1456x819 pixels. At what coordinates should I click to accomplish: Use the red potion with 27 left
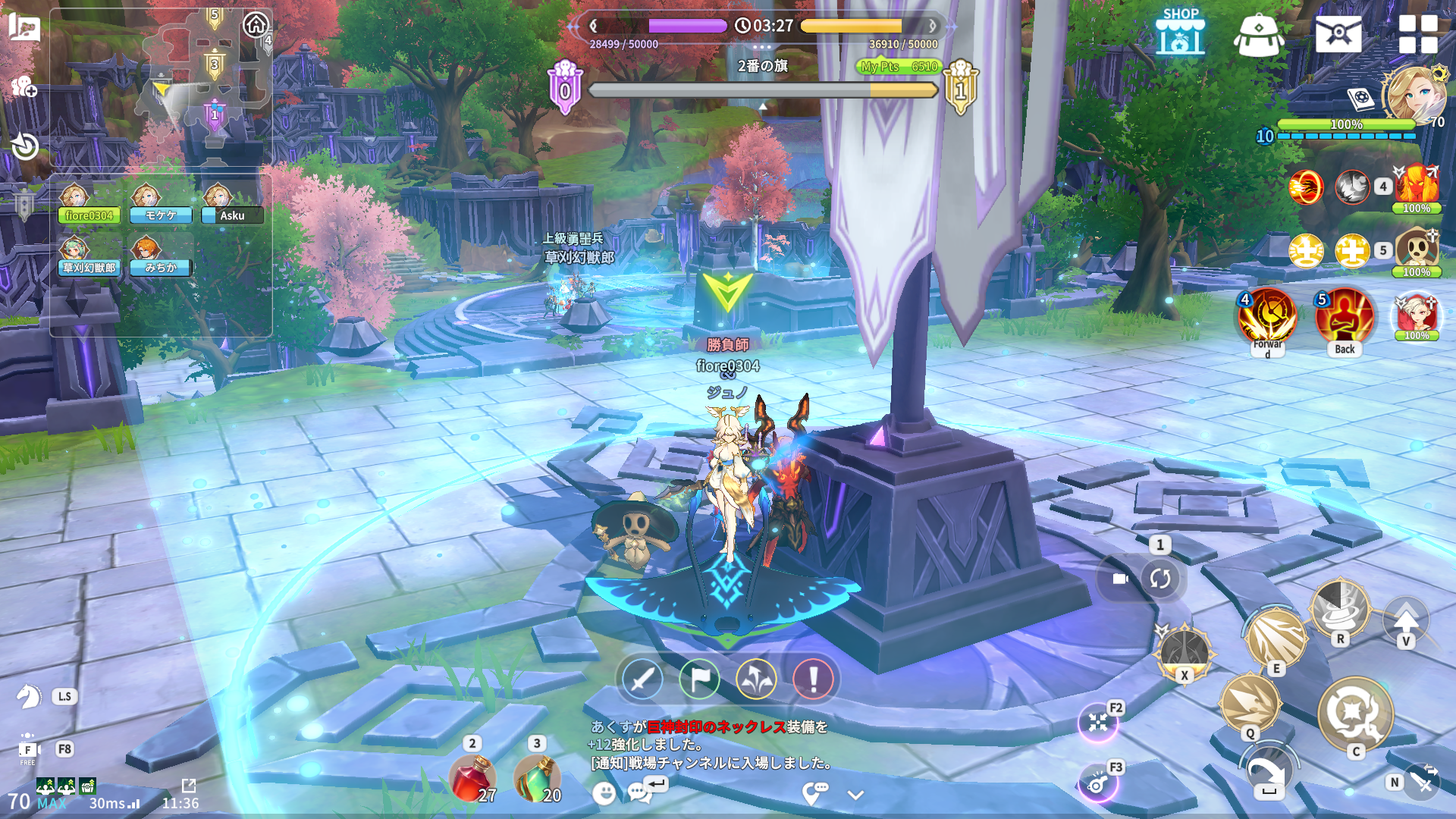(x=472, y=778)
